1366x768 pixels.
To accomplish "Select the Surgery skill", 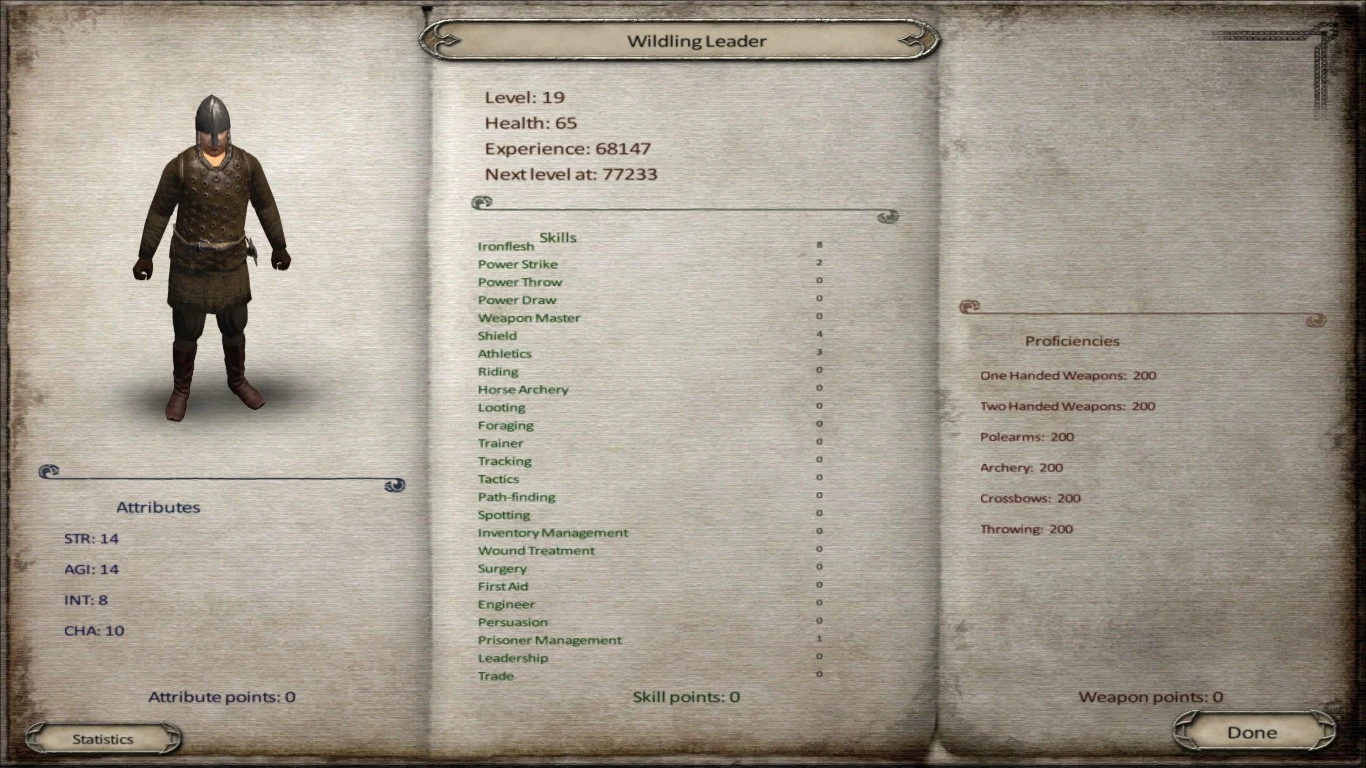I will [502, 568].
